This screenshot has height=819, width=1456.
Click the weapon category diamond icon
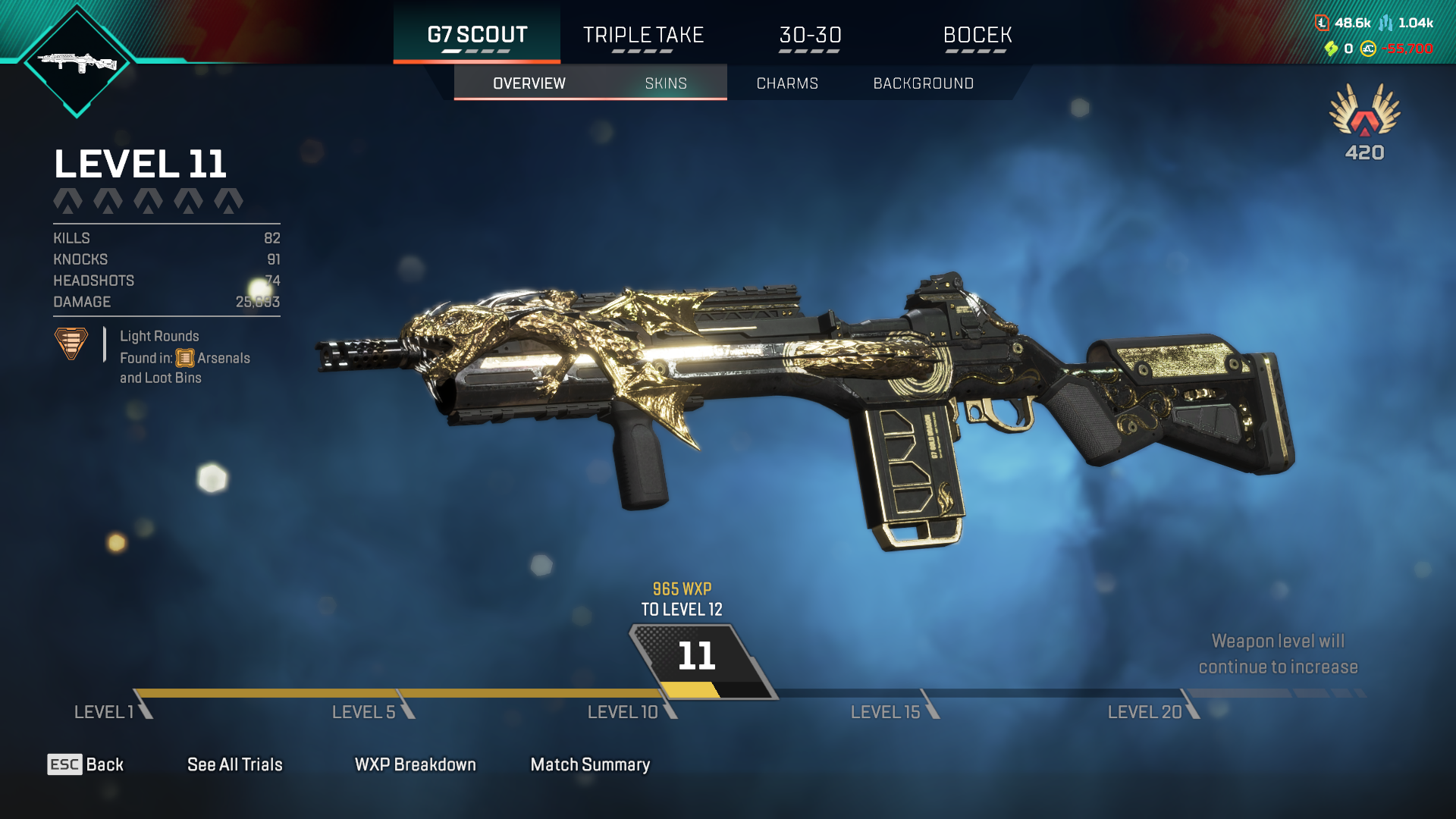(77, 62)
